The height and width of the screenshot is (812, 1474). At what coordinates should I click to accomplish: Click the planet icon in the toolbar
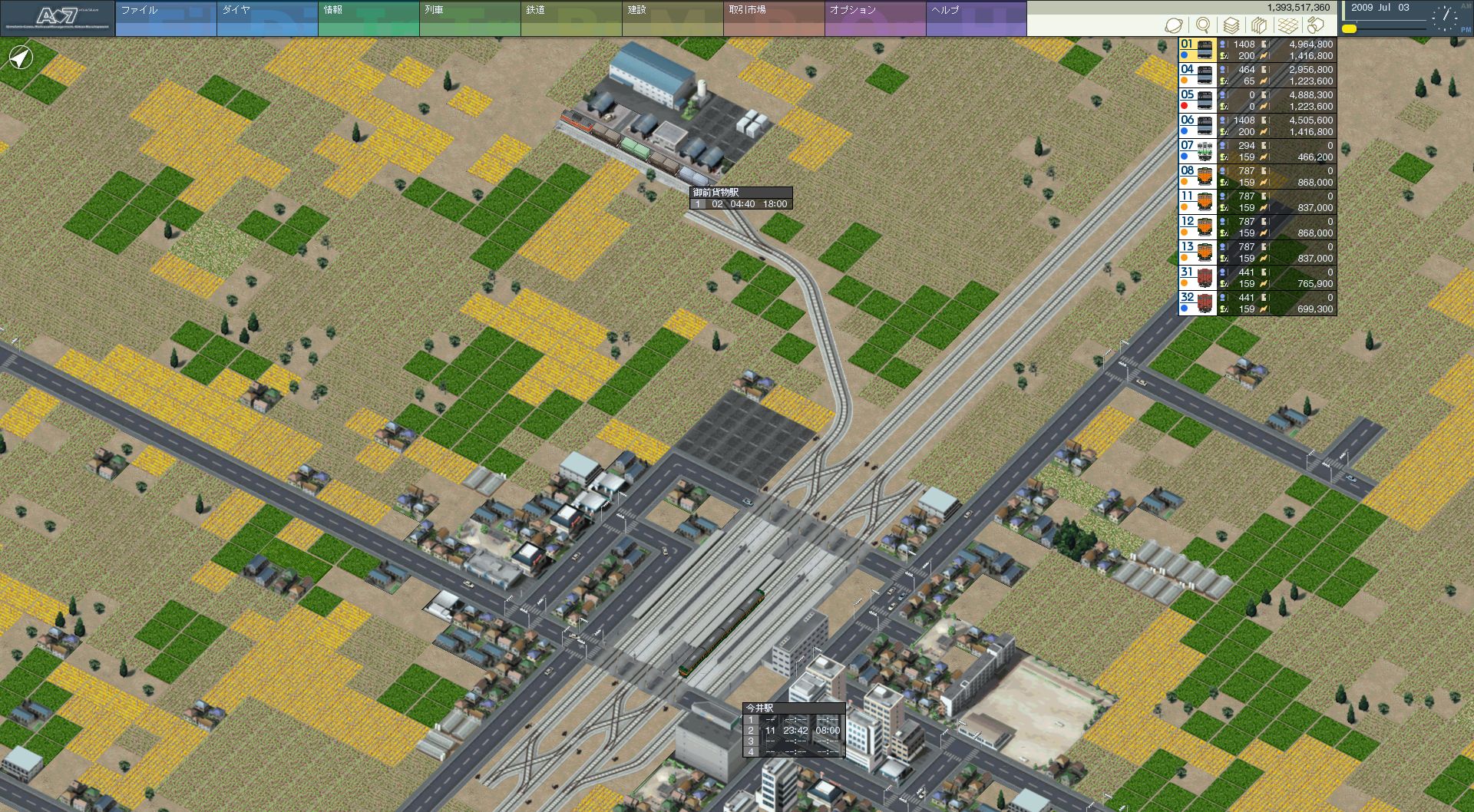coord(1174,25)
